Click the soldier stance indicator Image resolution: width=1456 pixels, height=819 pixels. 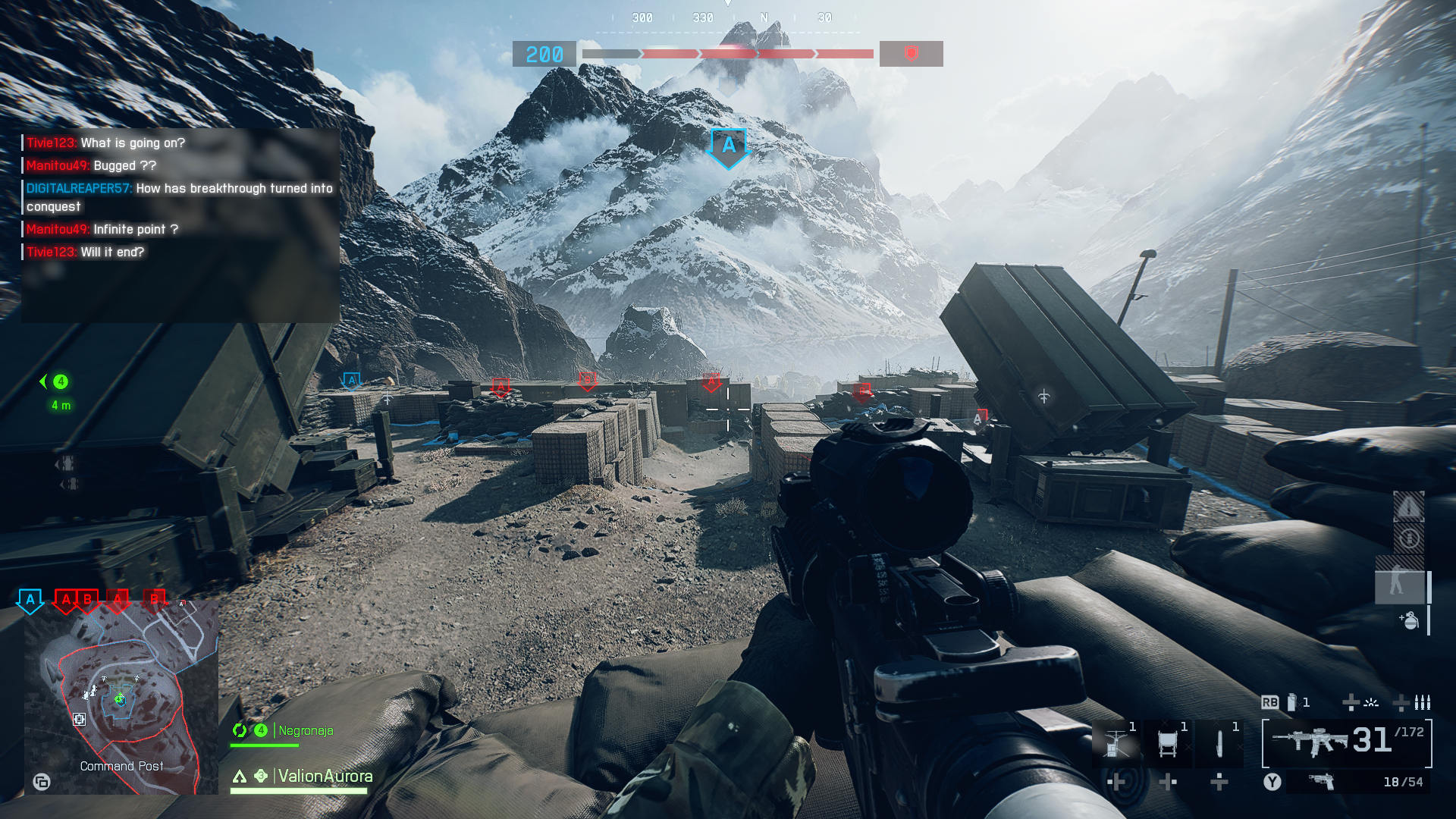tap(1398, 585)
